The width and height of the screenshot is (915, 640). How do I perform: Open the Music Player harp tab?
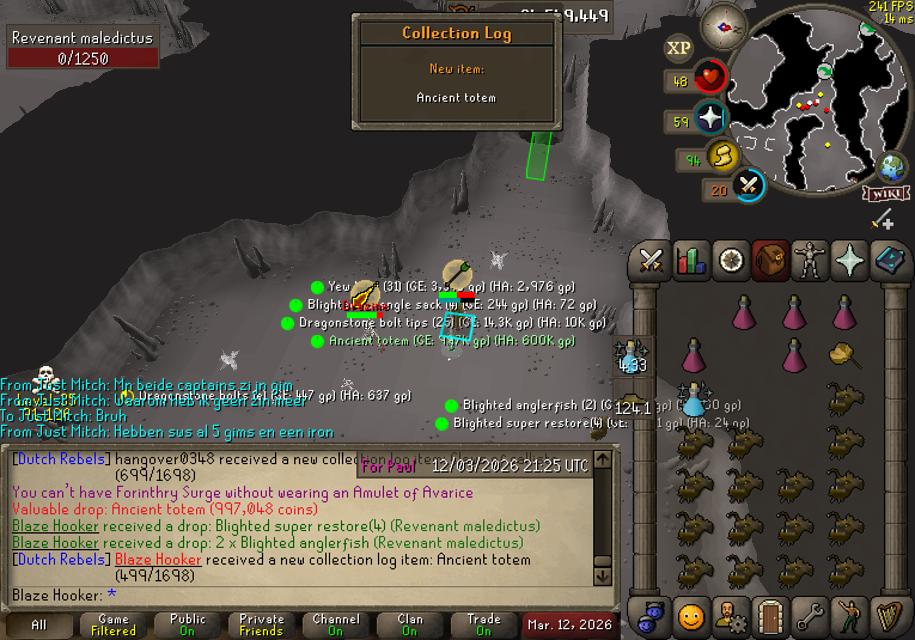[x=889, y=616]
